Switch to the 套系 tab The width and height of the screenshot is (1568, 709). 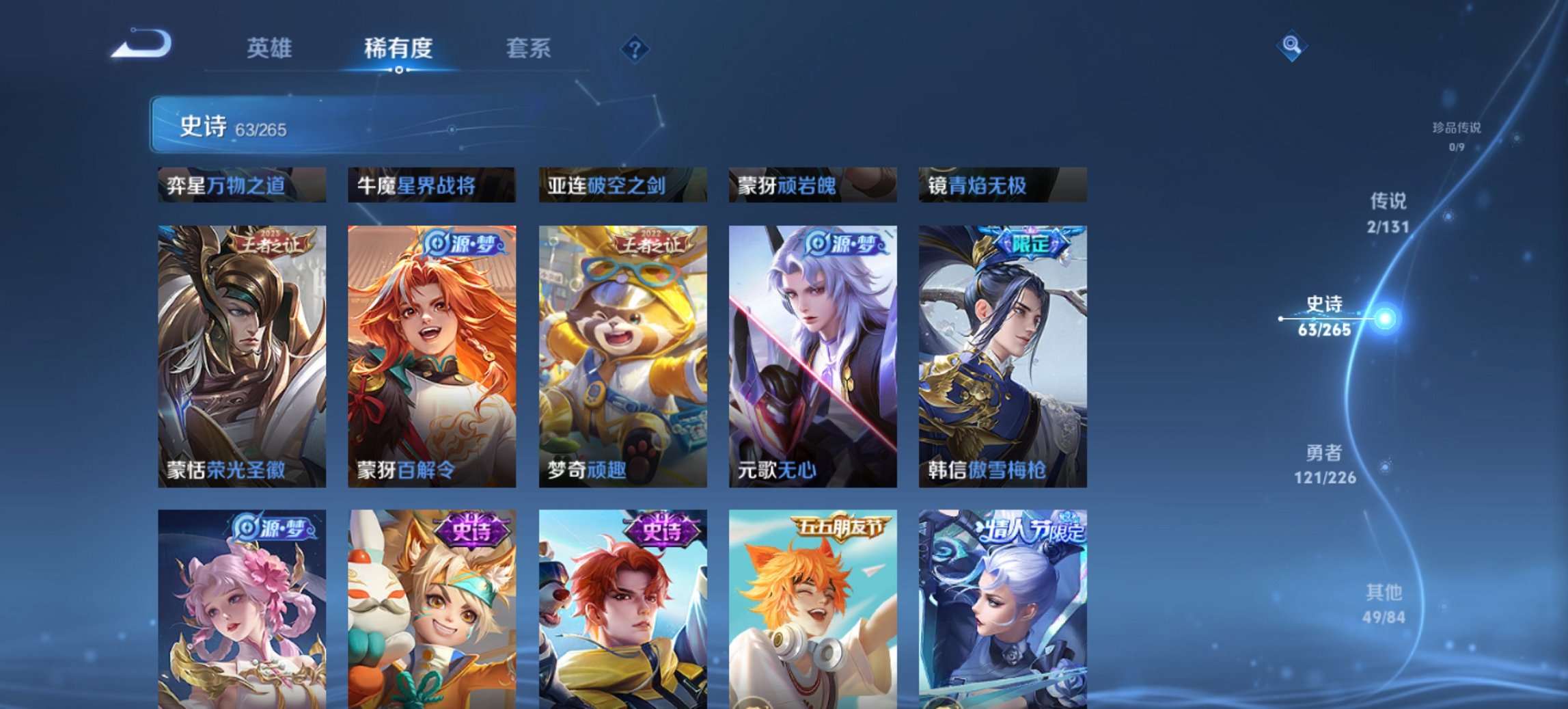pos(529,48)
